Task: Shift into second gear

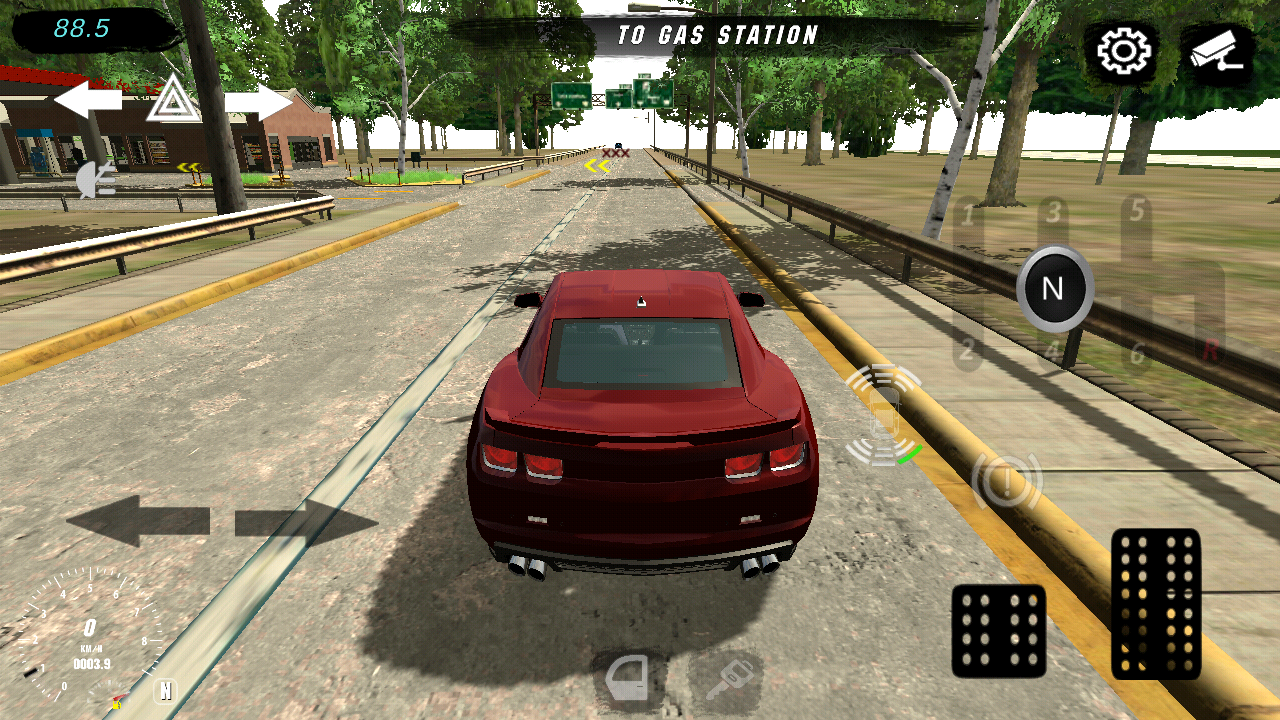Action: pos(967,350)
